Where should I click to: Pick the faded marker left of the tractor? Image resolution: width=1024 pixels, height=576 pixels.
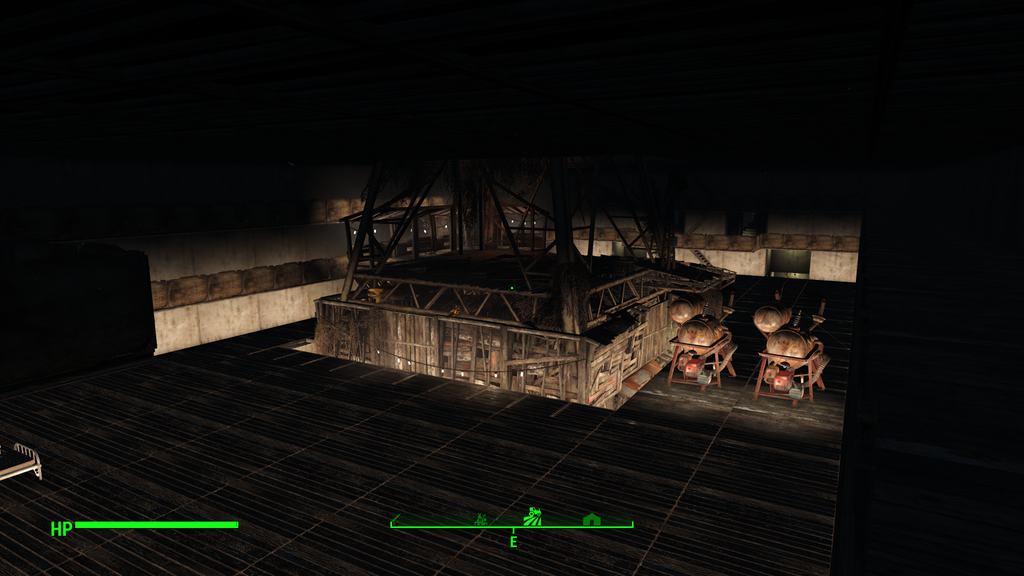pos(481,519)
